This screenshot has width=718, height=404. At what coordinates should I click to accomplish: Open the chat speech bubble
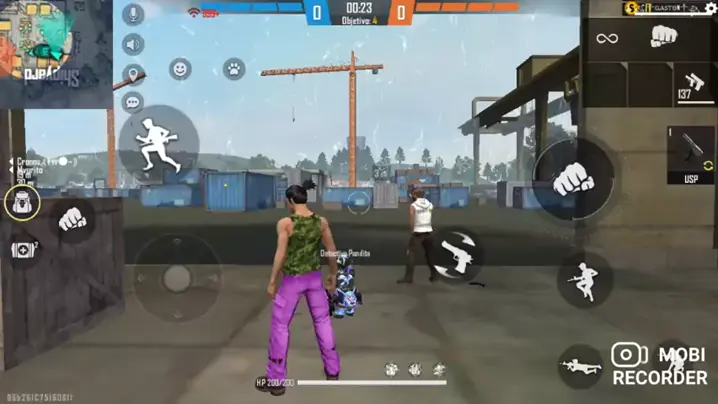pyautogui.click(x=133, y=101)
